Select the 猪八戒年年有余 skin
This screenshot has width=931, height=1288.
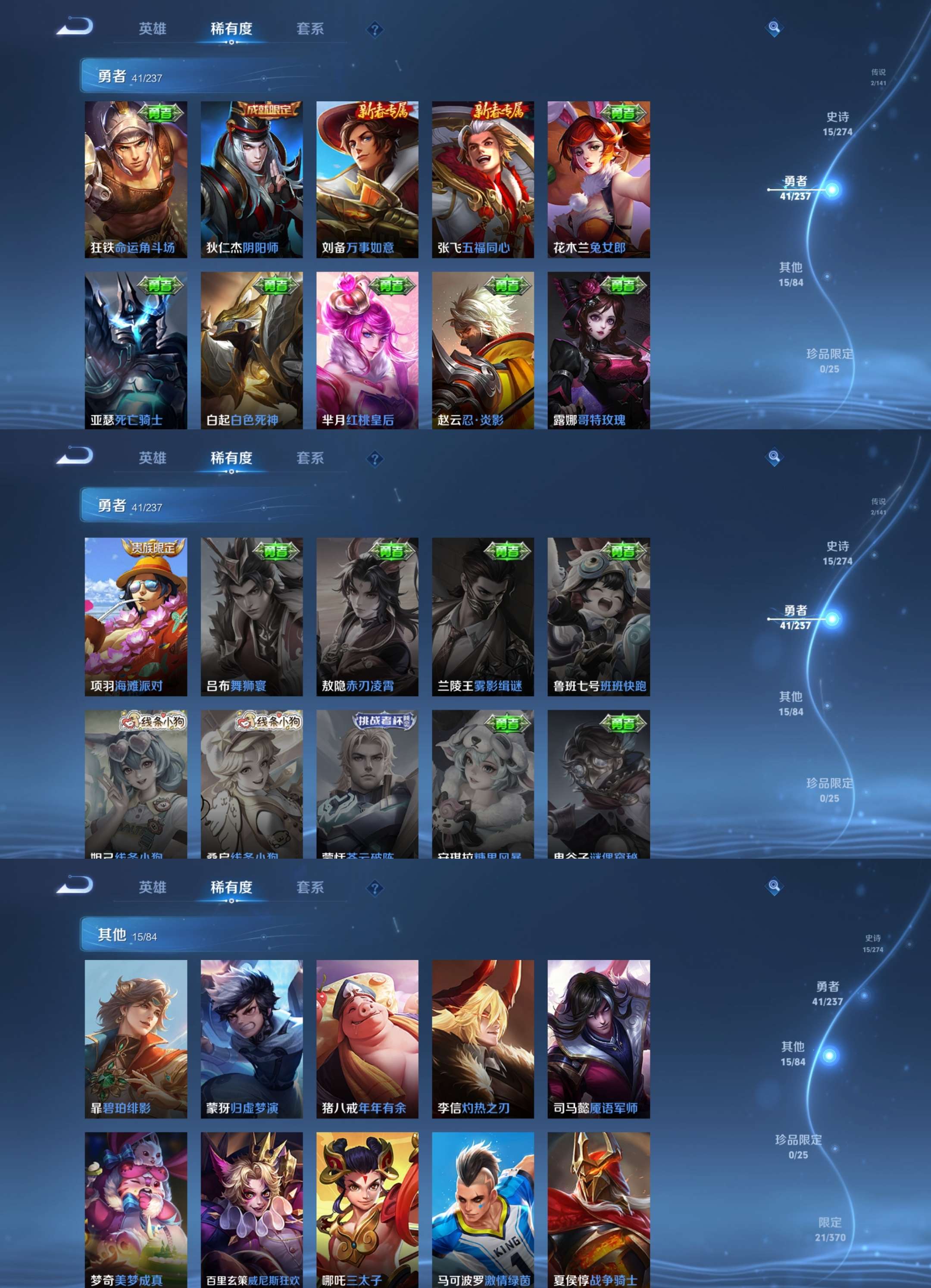[x=367, y=1039]
